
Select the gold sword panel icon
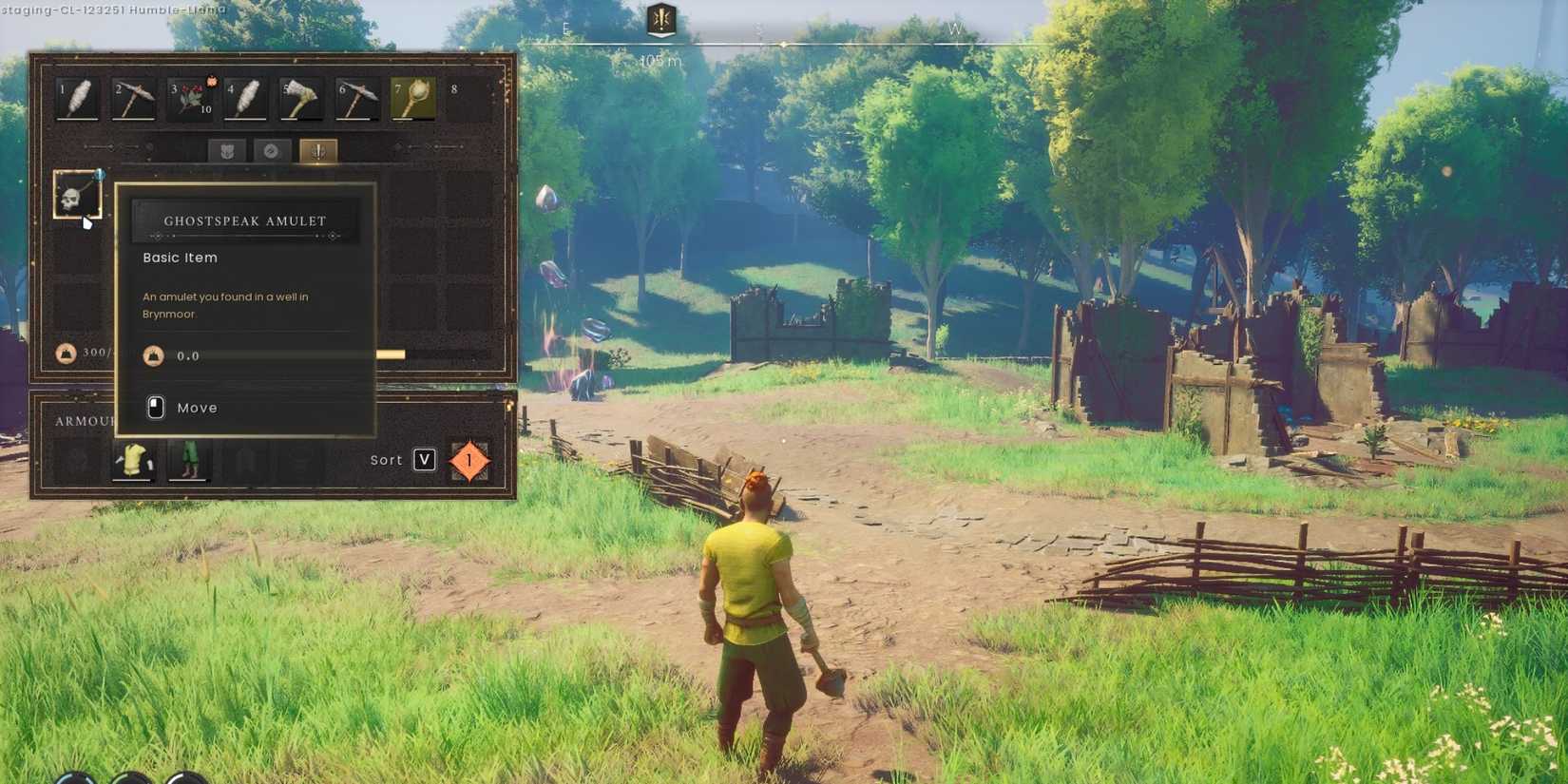click(317, 150)
